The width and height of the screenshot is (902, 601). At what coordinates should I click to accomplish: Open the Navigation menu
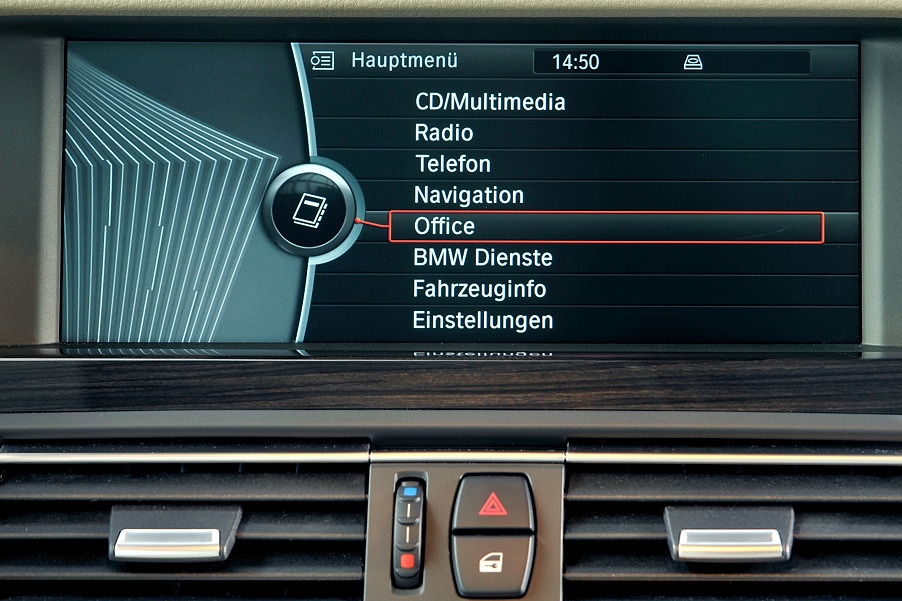pyautogui.click(x=468, y=195)
